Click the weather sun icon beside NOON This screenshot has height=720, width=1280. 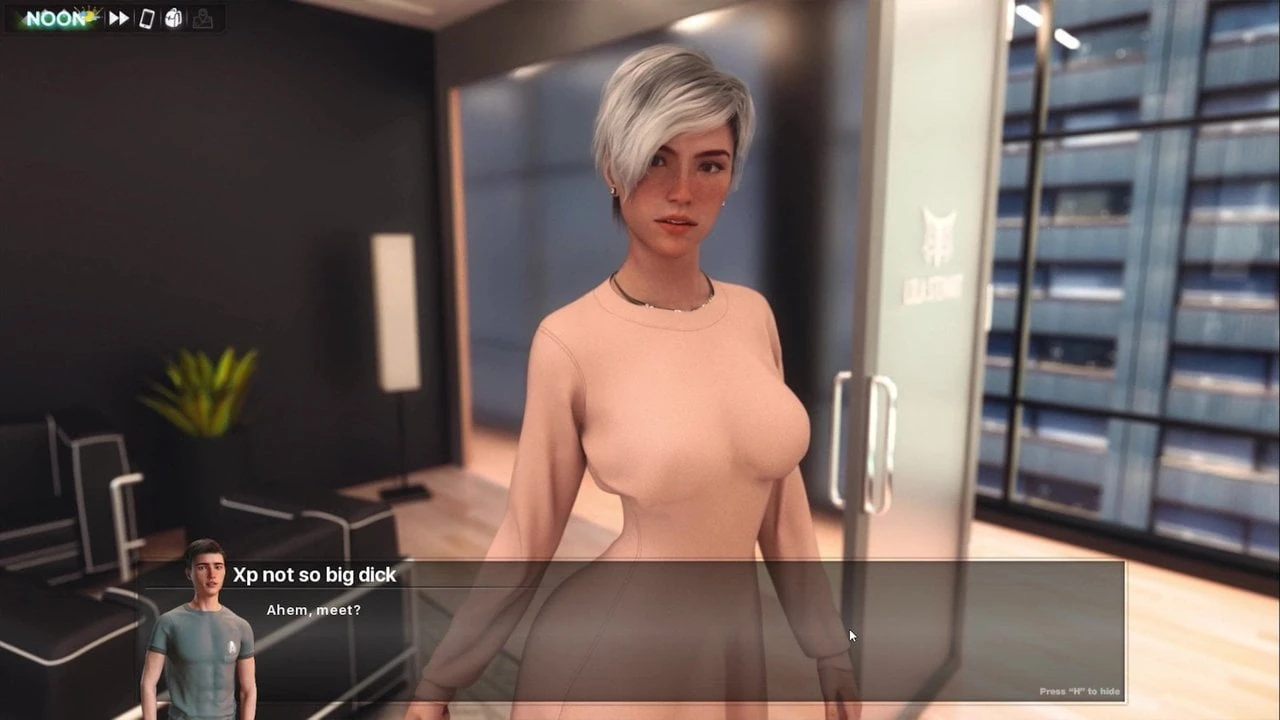(x=90, y=14)
